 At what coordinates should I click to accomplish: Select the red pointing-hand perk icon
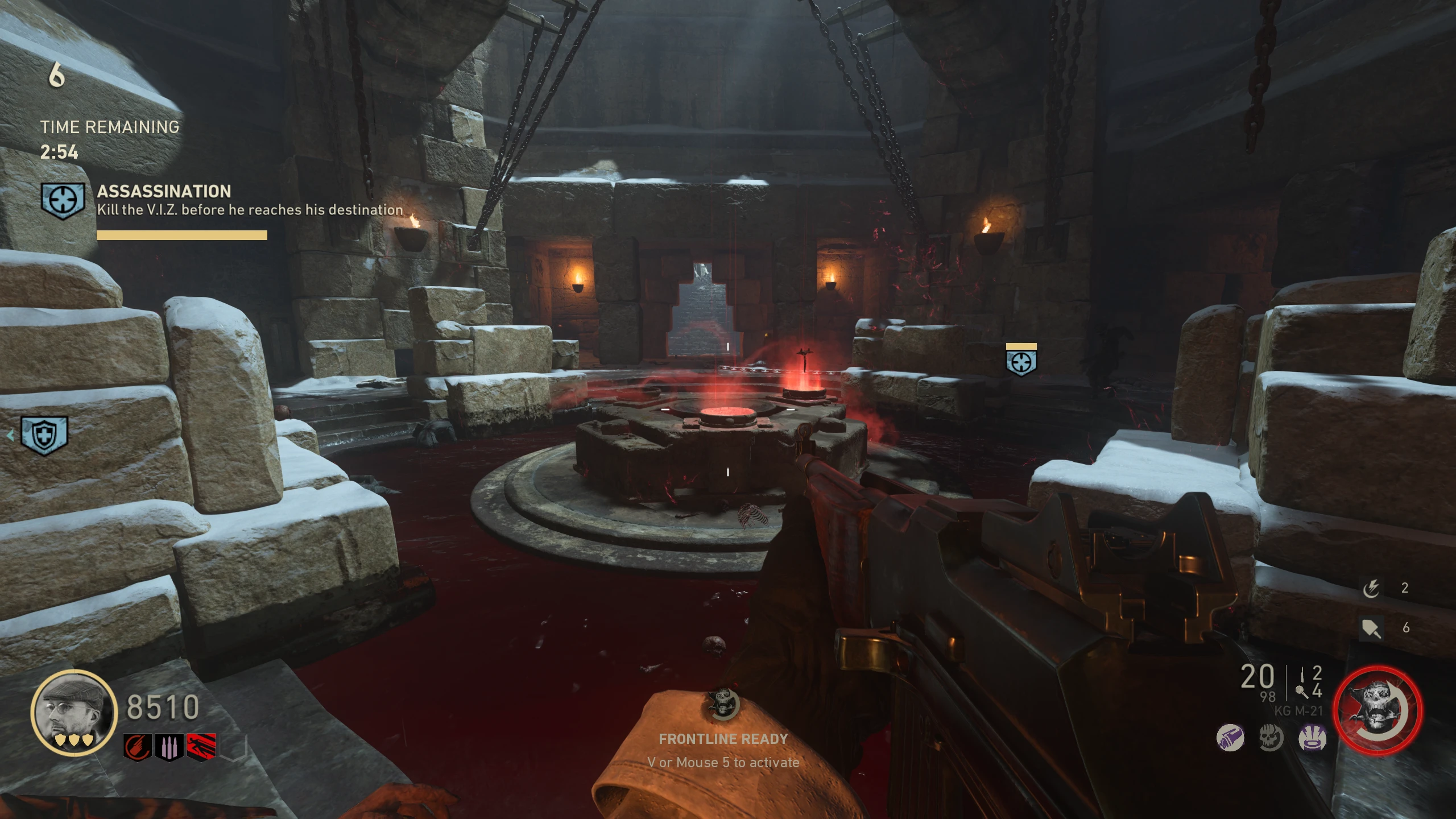pos(137,747)
